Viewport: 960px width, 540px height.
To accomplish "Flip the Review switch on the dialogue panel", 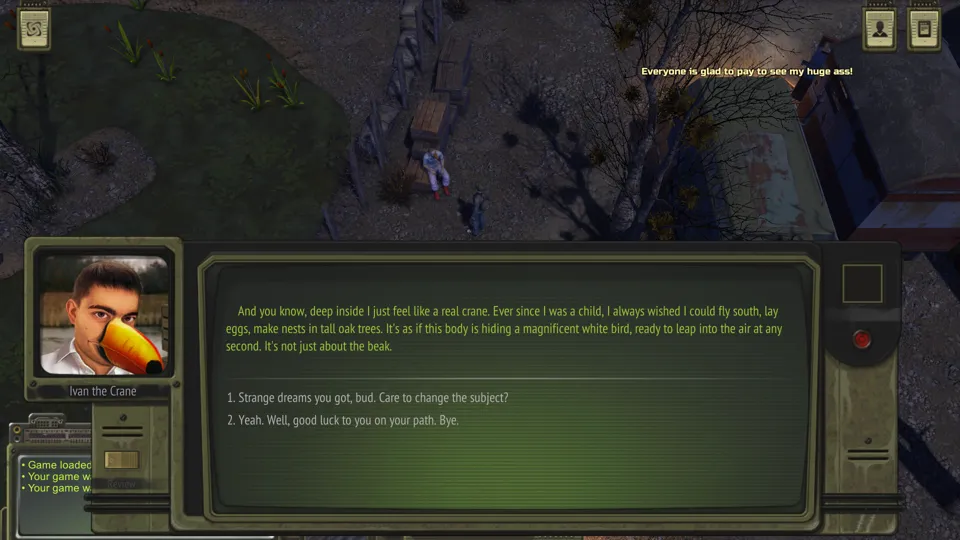I will coord(121,460).
